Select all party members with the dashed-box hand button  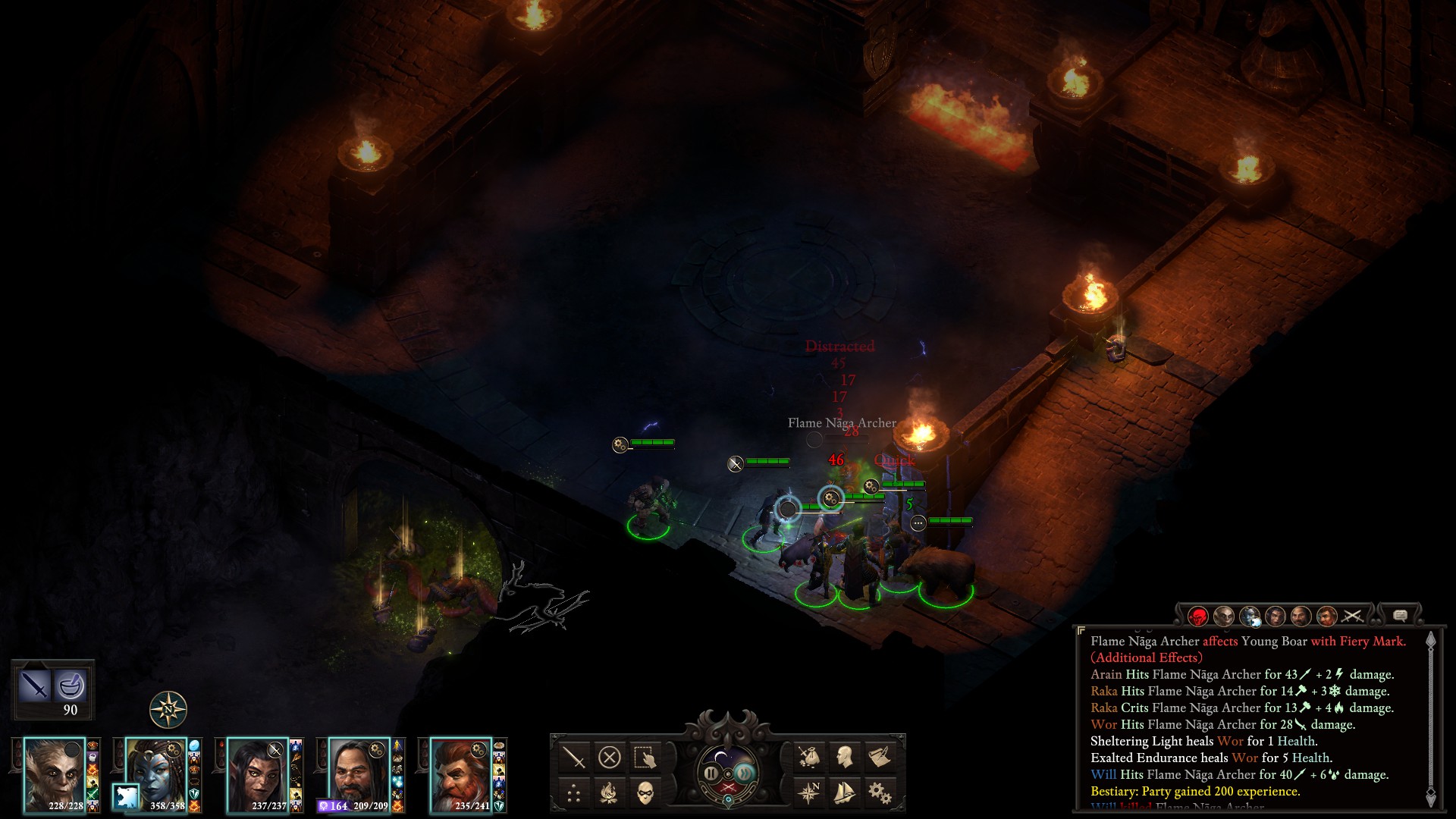click(x=645, y=757)
